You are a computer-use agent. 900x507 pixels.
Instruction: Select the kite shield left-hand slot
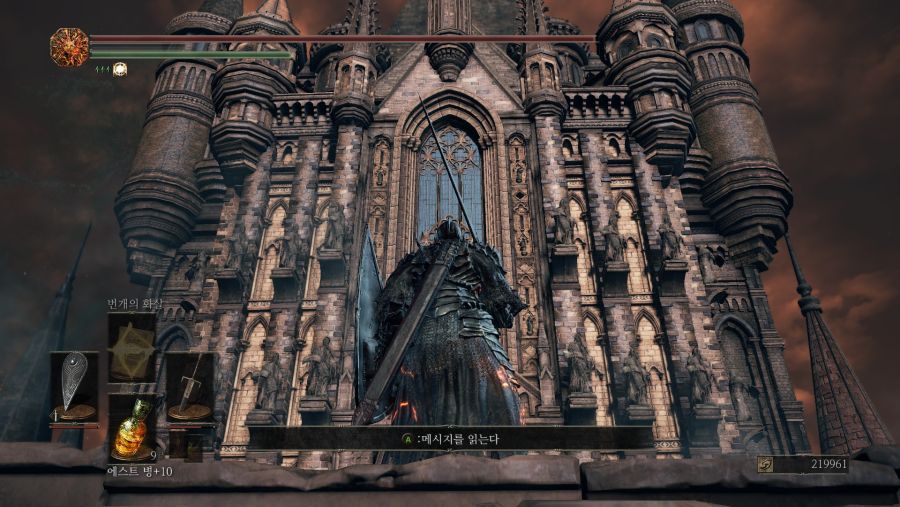(74, 386)
